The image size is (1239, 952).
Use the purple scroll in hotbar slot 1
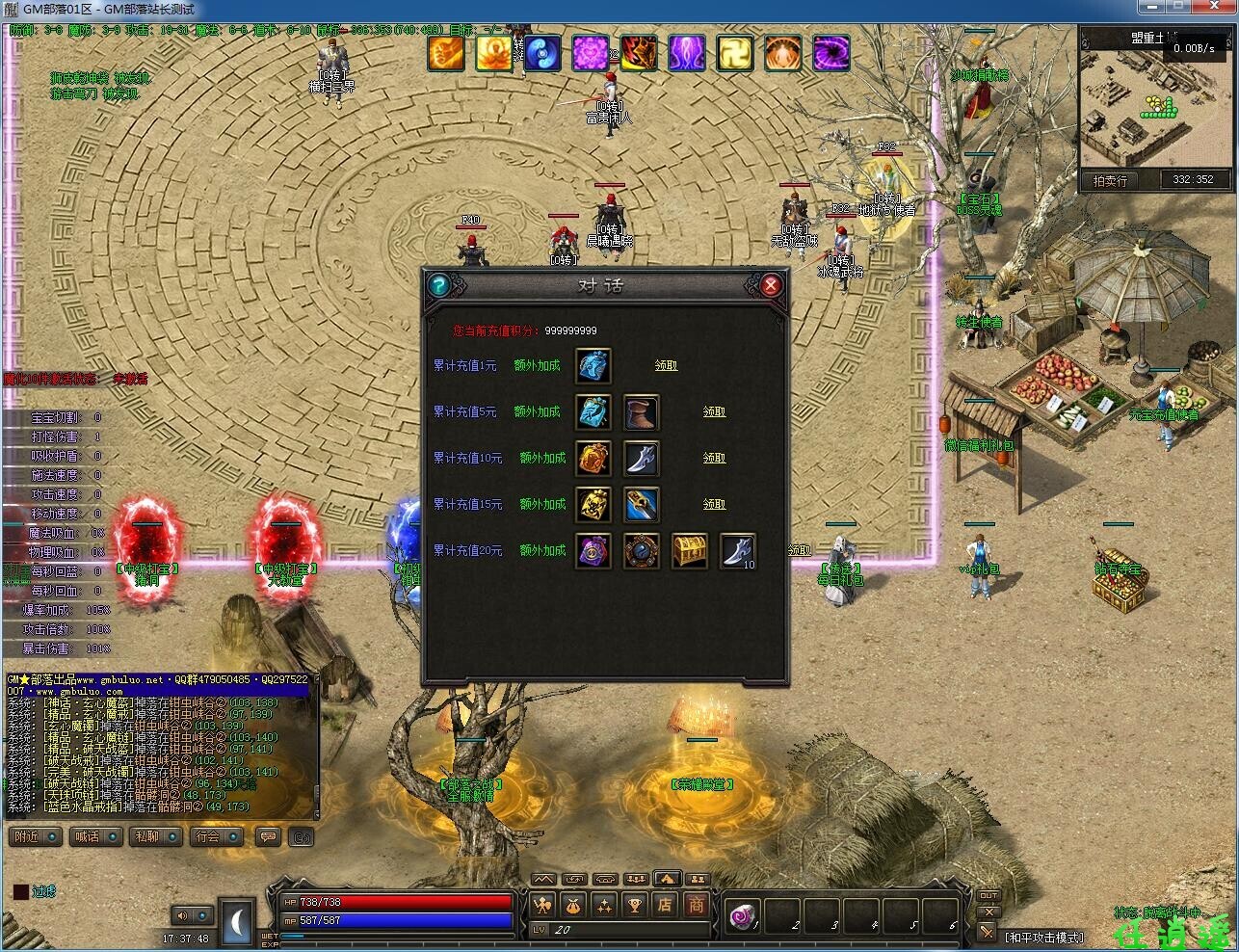coord(744,915)
